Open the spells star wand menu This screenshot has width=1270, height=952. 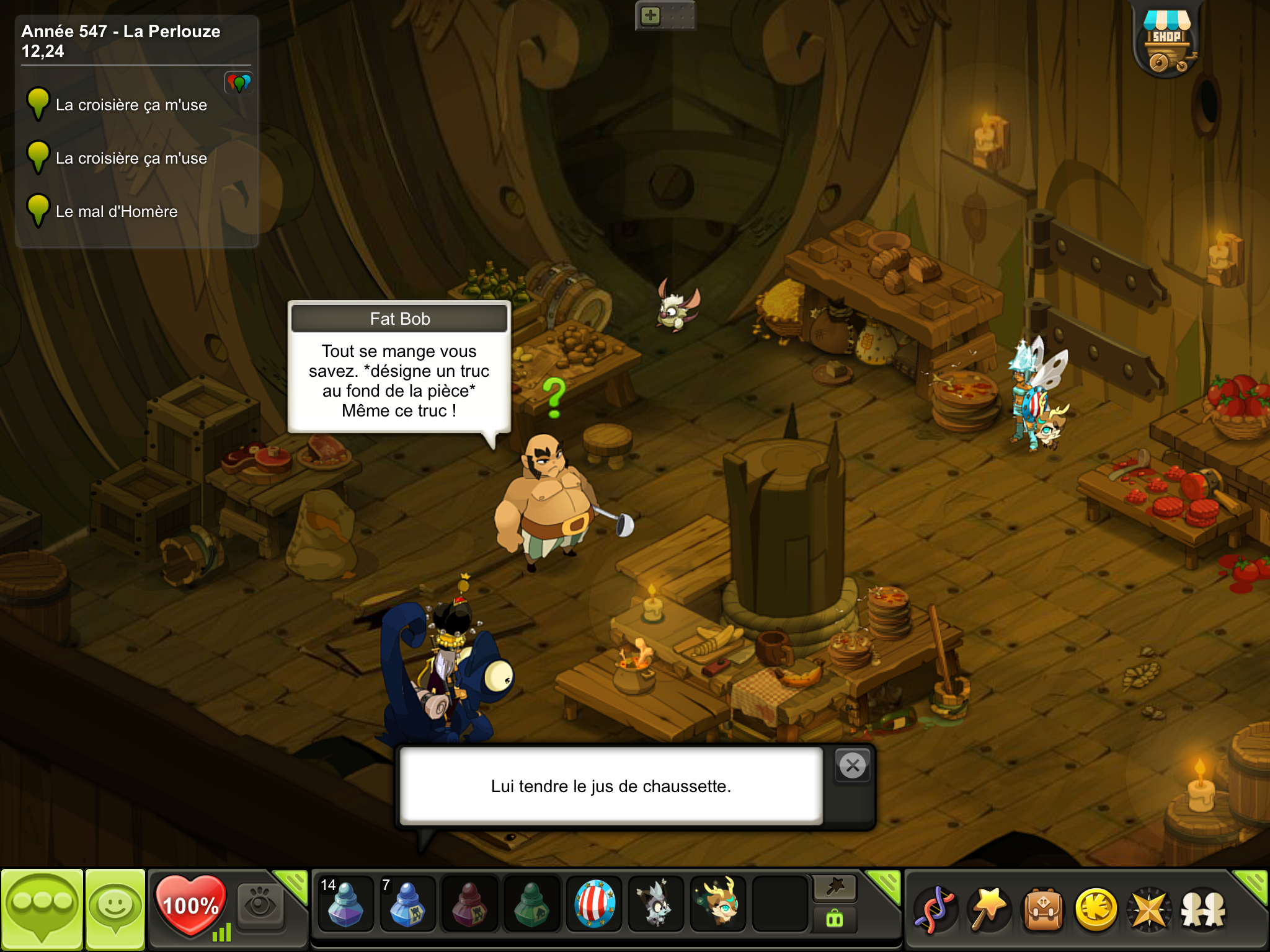pyautogui.click(x=989, y=909)
